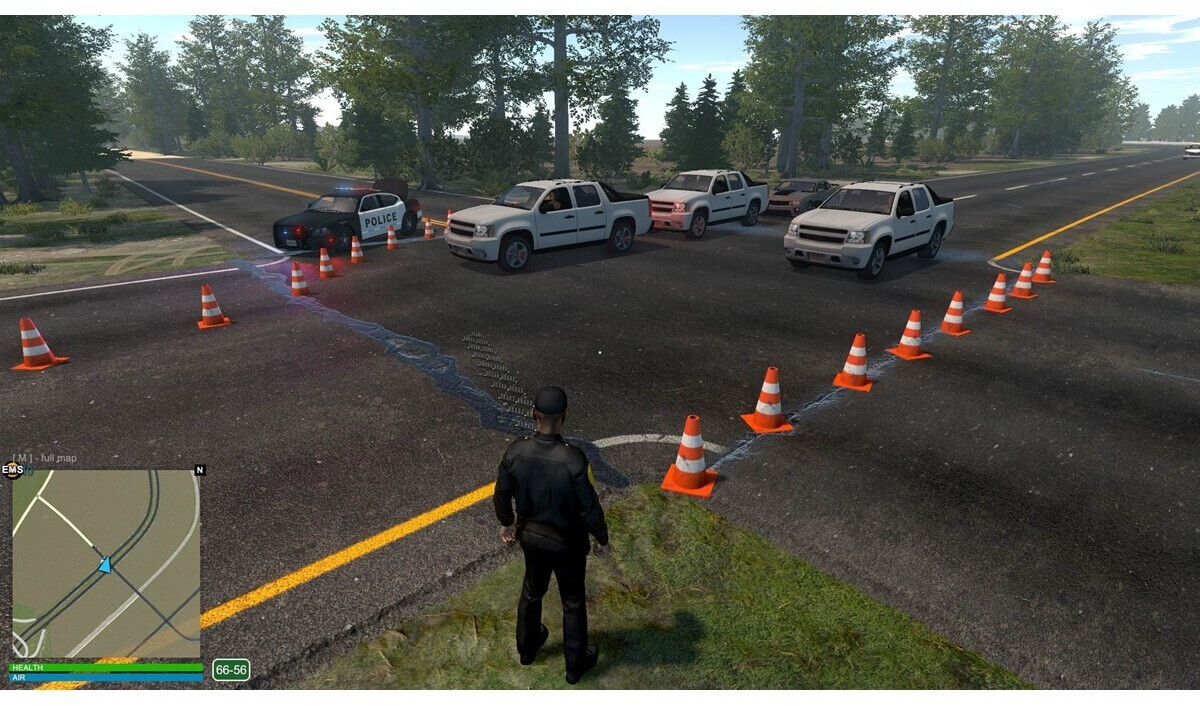Open the minimap in the corner
This screenshot has height=706, width=1200.
coord(105,563)
